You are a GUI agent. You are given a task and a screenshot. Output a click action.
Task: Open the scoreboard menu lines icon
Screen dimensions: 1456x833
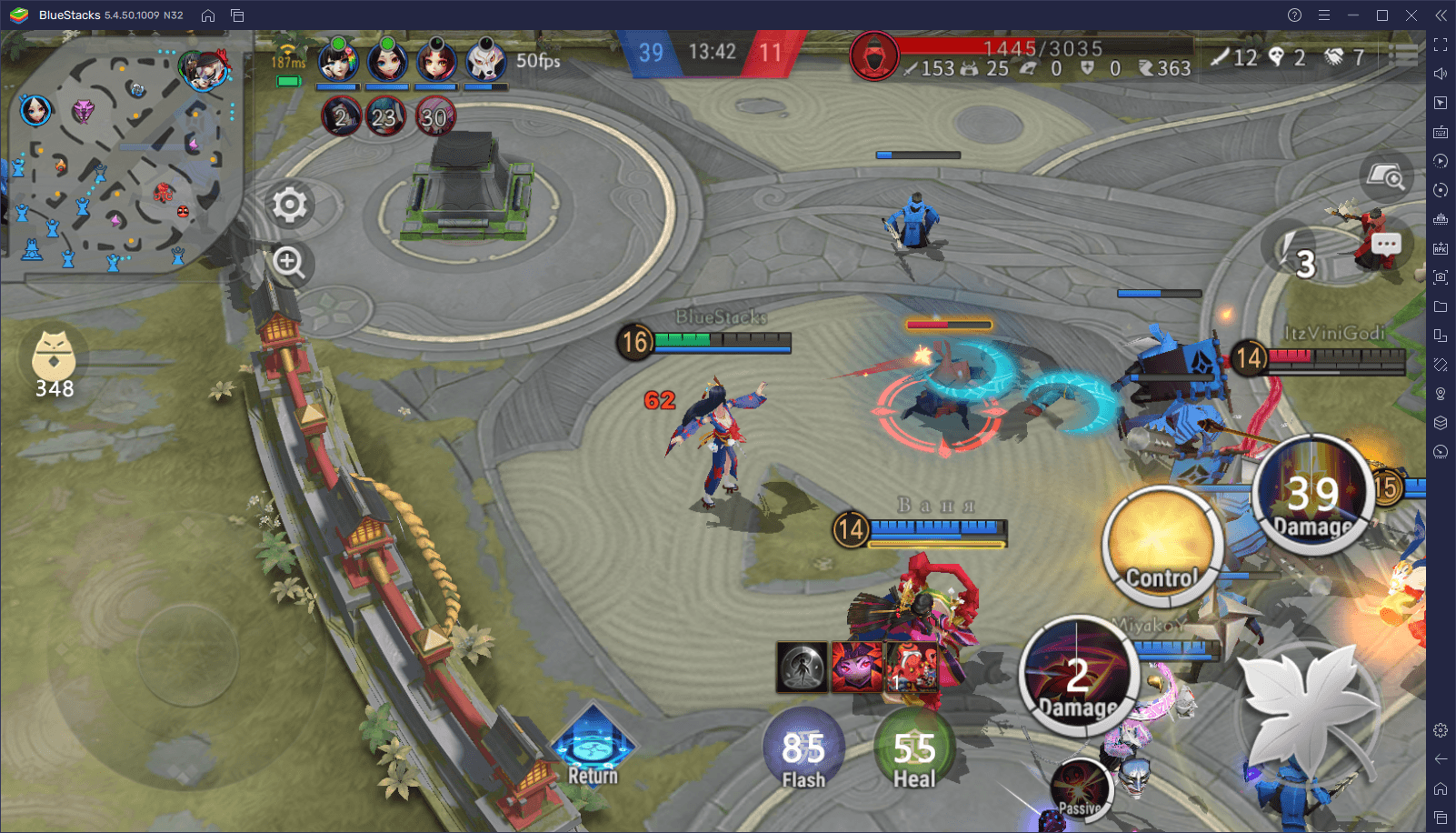click(x=1404, y=55)
